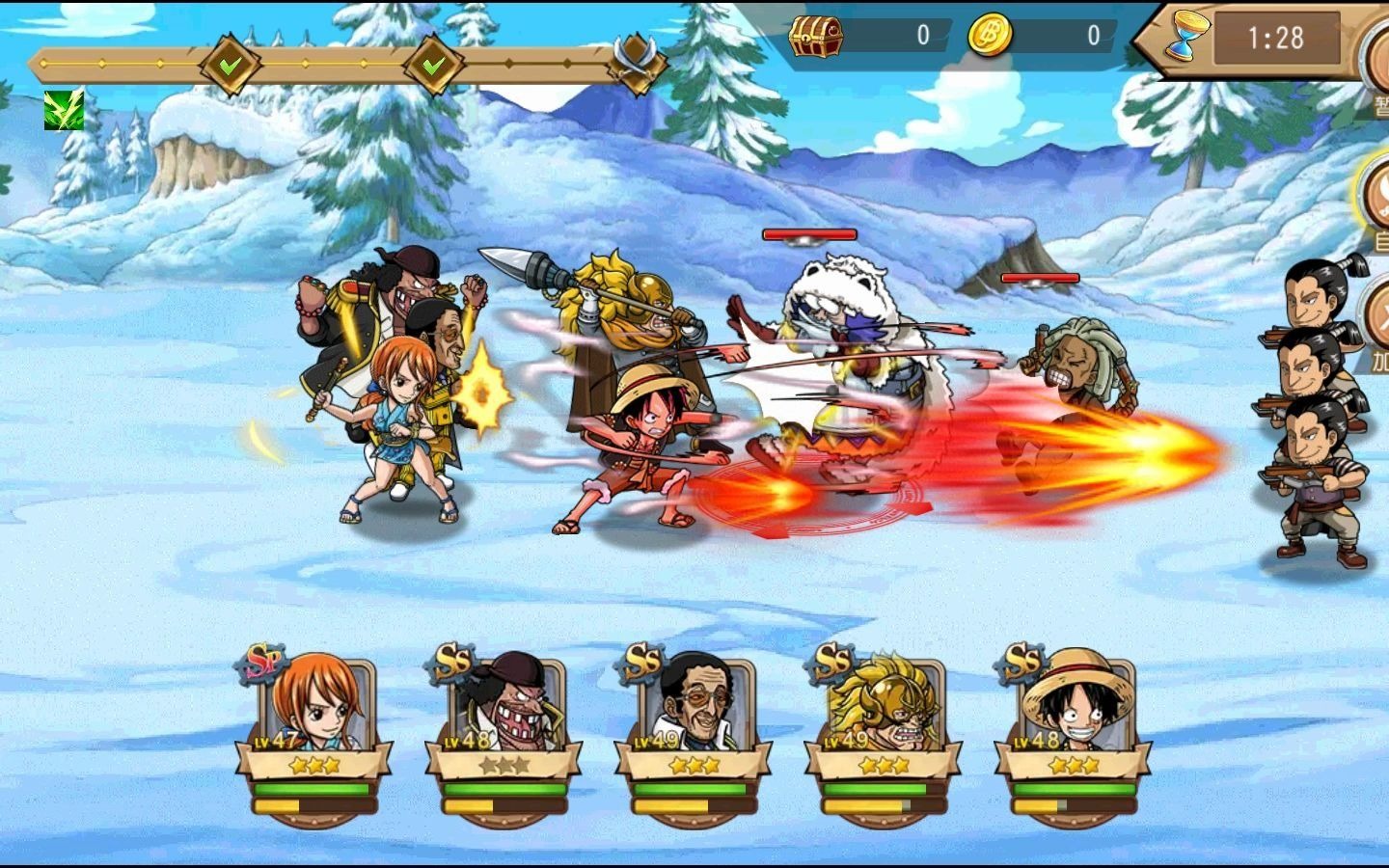1389x868 pixels.
Task: Select the crossed-swords boss stage marker
Action: click(638, 62)
